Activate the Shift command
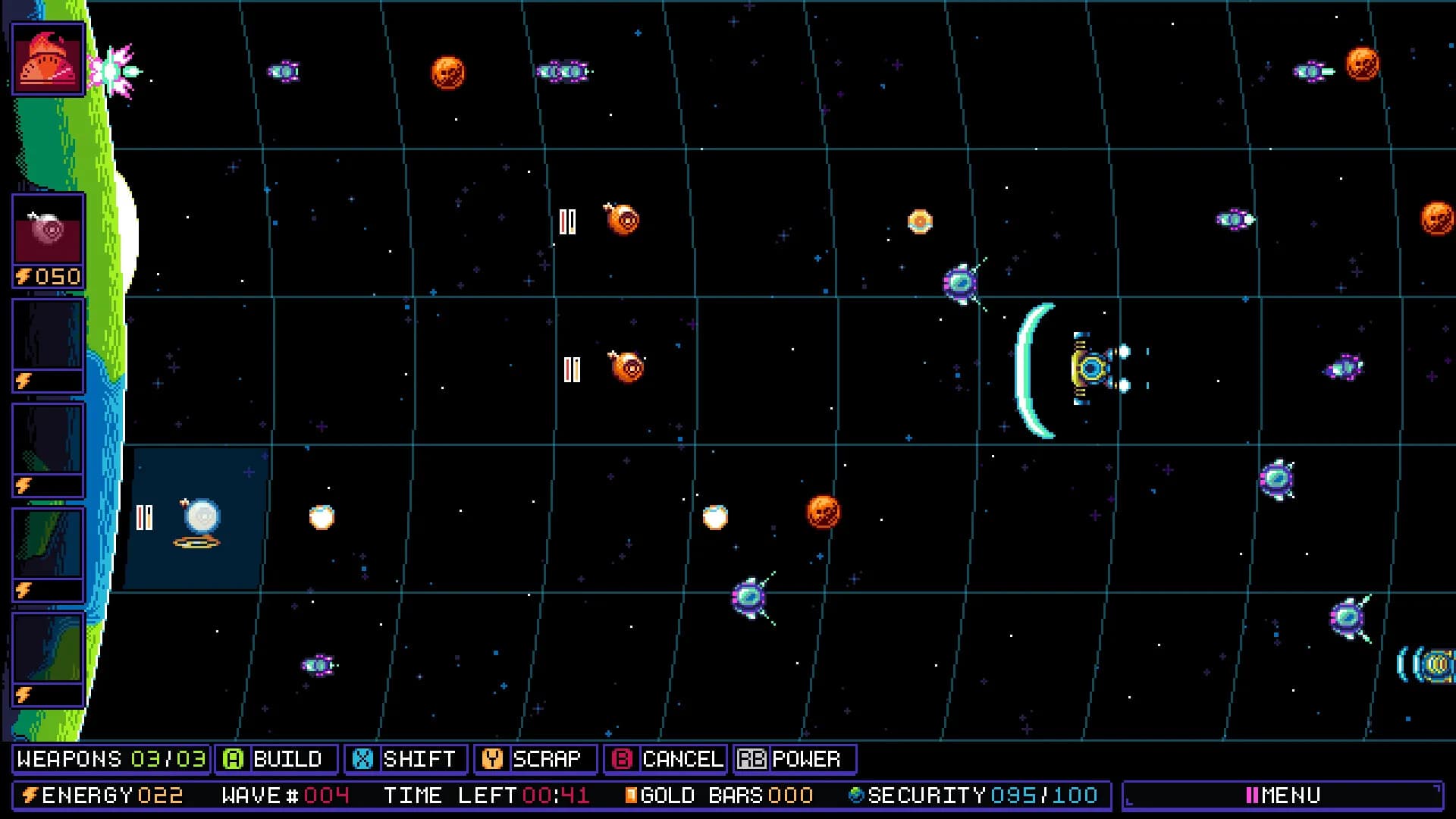This screenshot has height=819, width=1456. 406,758
